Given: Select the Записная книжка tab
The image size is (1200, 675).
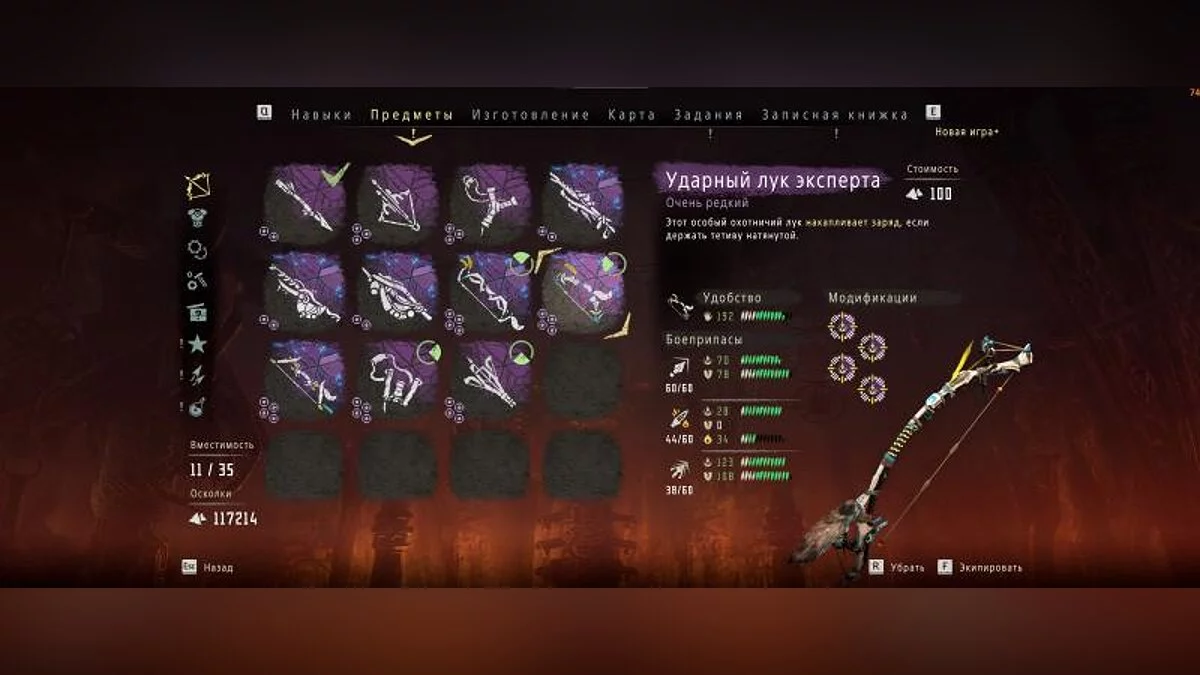Looking at the screenshot, I should (x=835, y=115).
